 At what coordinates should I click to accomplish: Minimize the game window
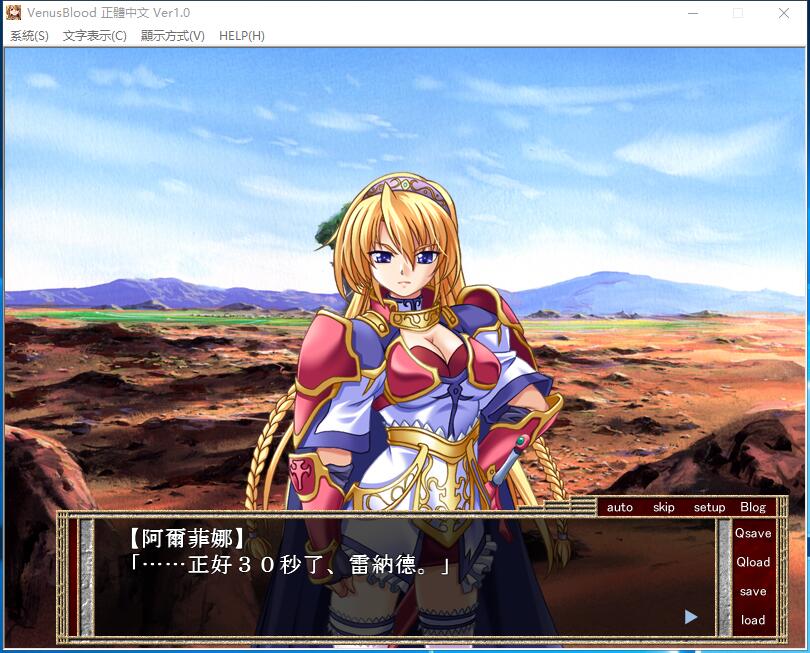(692, 13)
